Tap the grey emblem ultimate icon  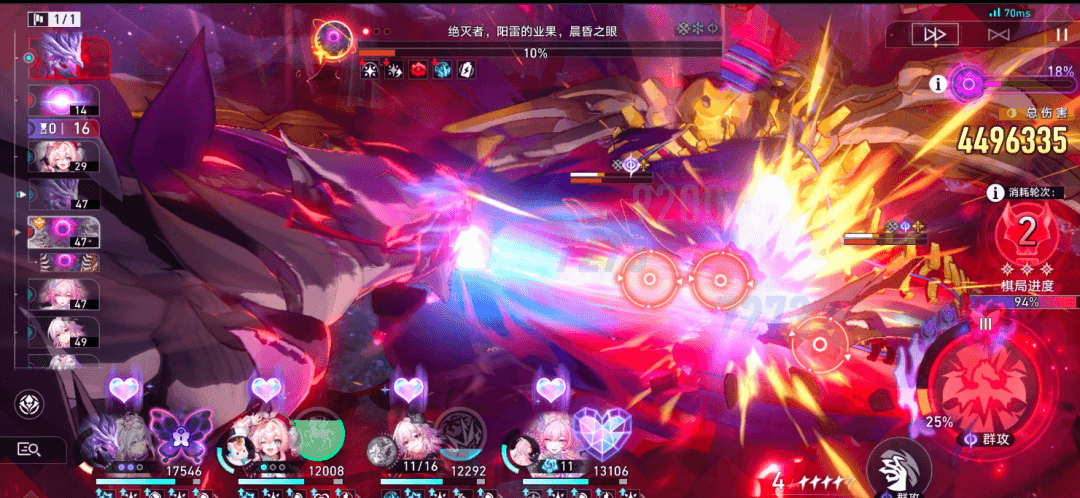pos(459,436)
